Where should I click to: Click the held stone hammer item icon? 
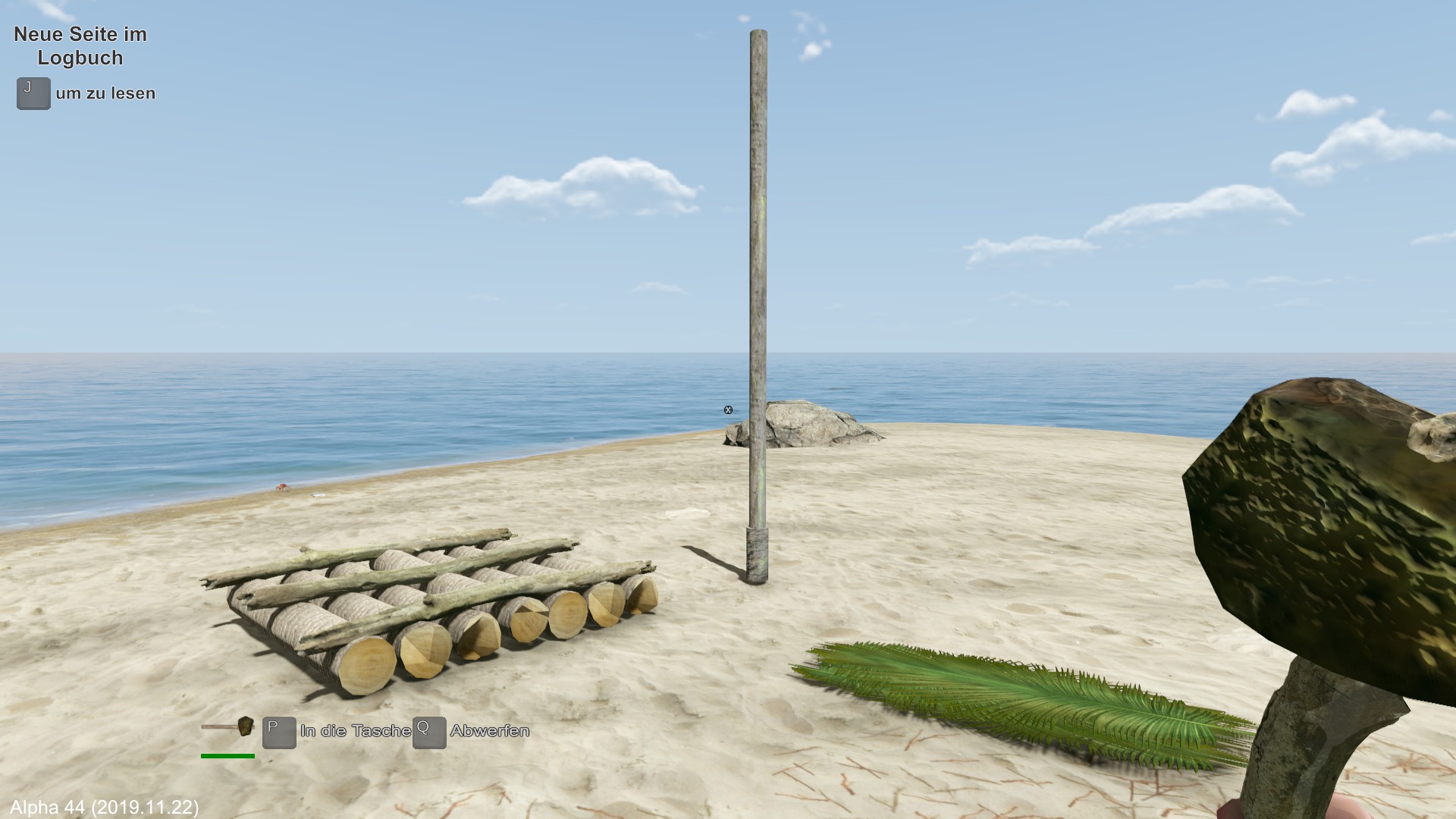tap(227, 727)
